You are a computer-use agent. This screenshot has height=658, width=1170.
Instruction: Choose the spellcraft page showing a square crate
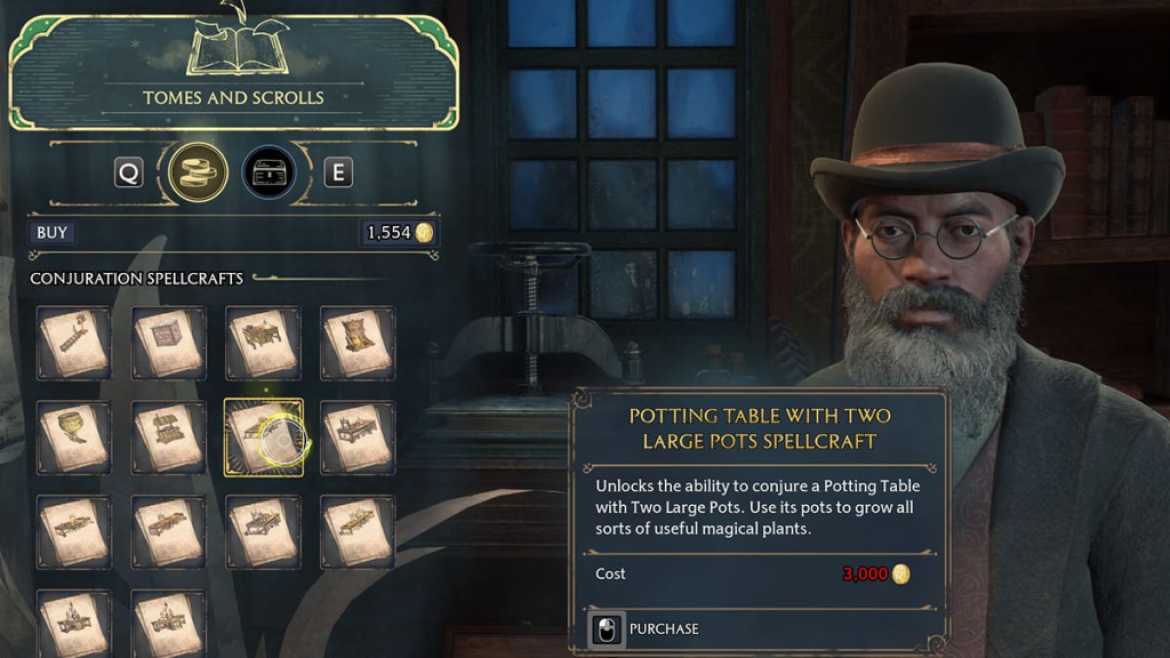168,342
